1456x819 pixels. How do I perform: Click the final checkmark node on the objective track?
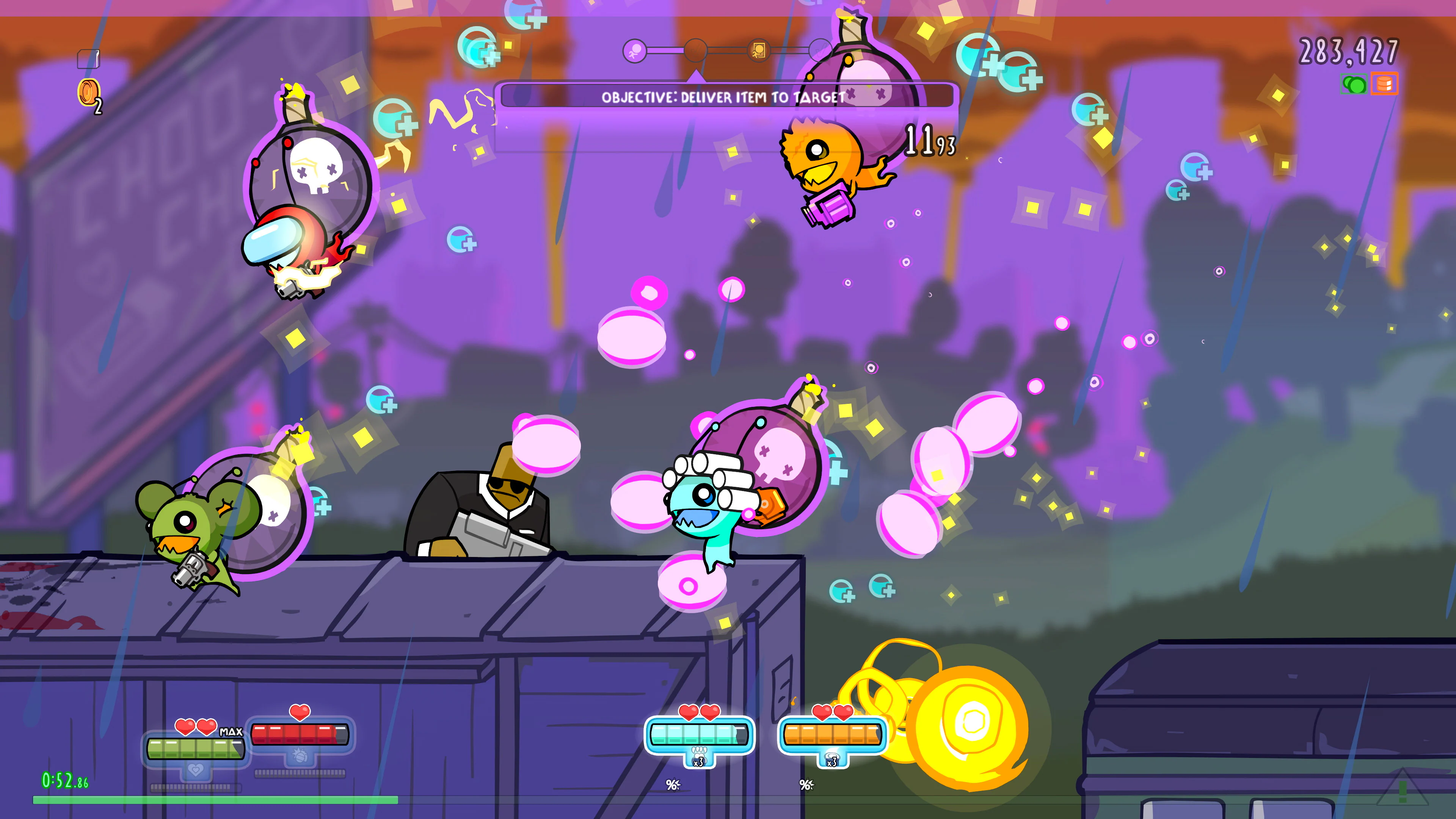pyautogui.click(x=821, y=51)
